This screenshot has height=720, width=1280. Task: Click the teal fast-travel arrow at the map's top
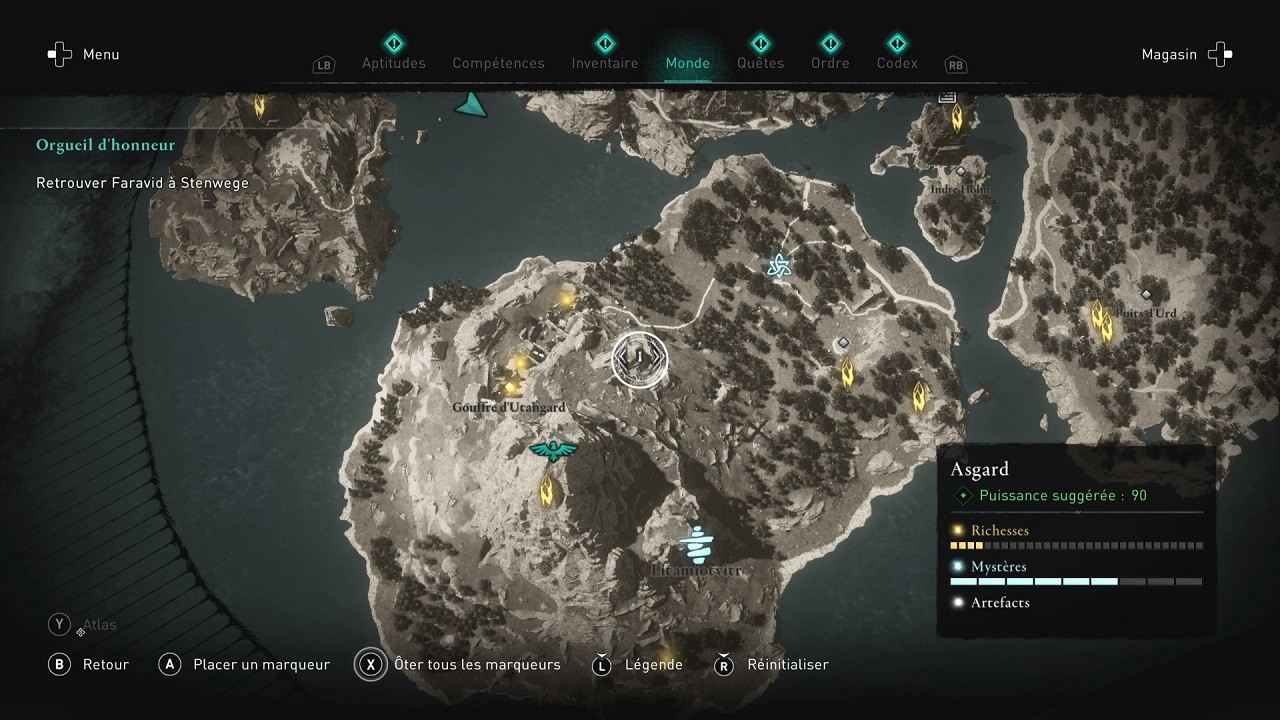pos(470,101)
